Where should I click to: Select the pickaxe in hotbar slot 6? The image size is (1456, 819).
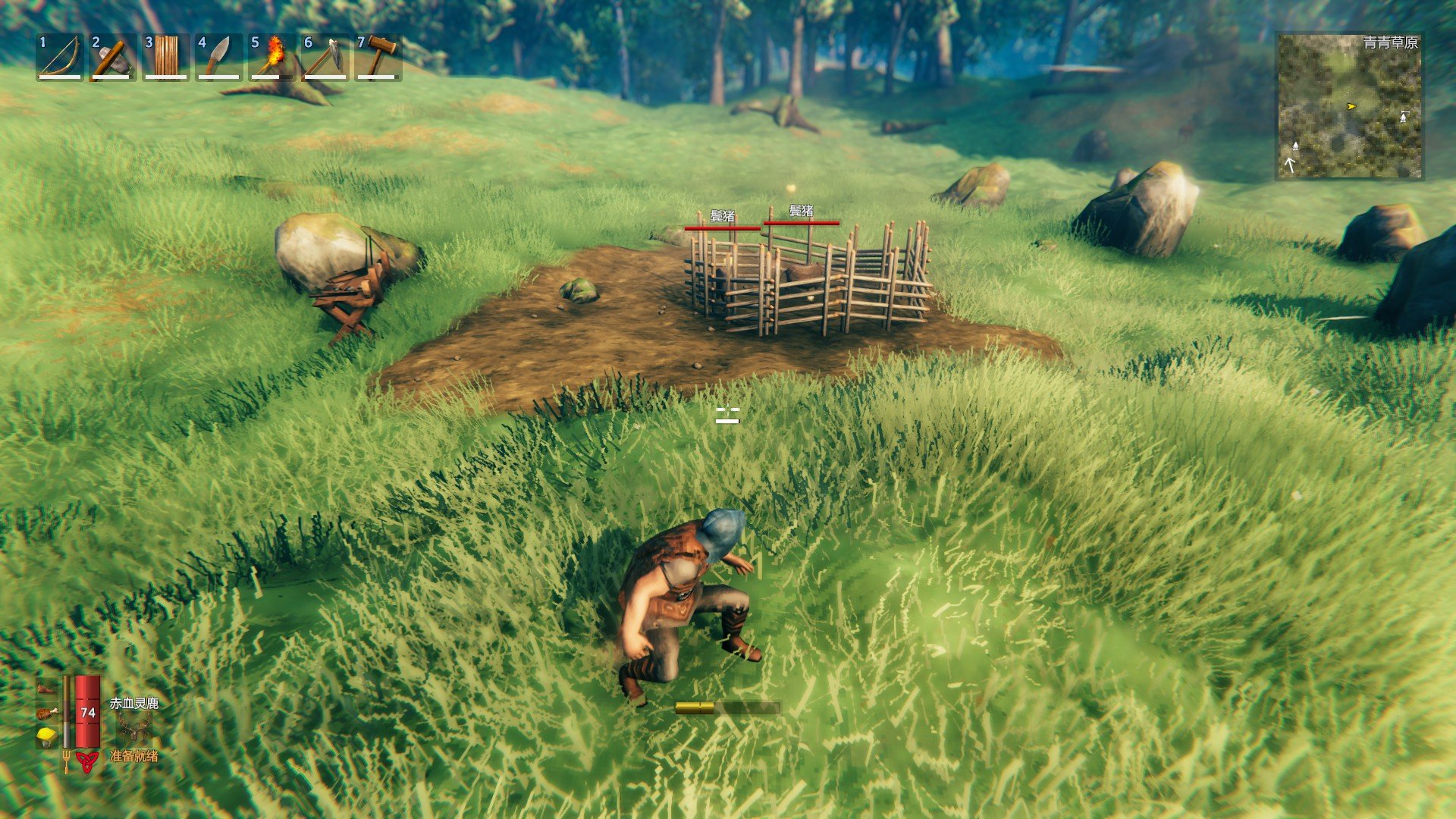(x=325, y=57)
